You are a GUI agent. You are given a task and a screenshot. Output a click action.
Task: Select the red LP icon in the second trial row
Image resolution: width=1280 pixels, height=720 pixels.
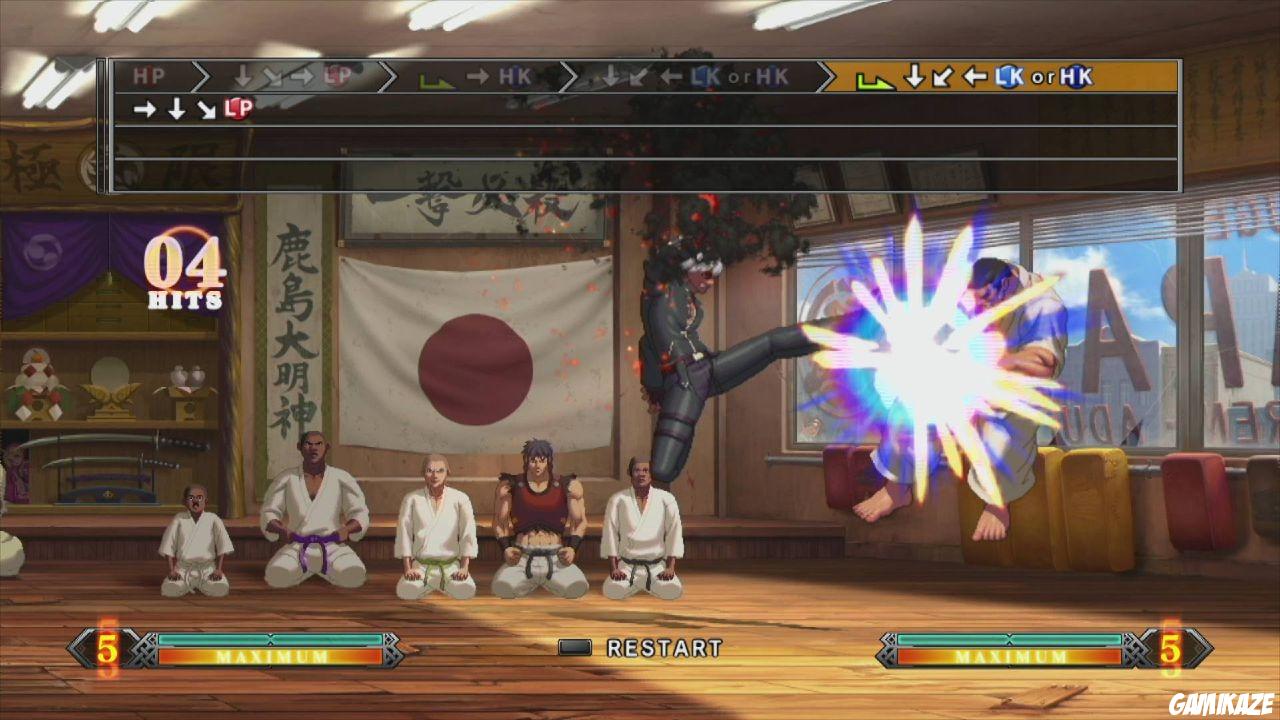tap(237, 108)
